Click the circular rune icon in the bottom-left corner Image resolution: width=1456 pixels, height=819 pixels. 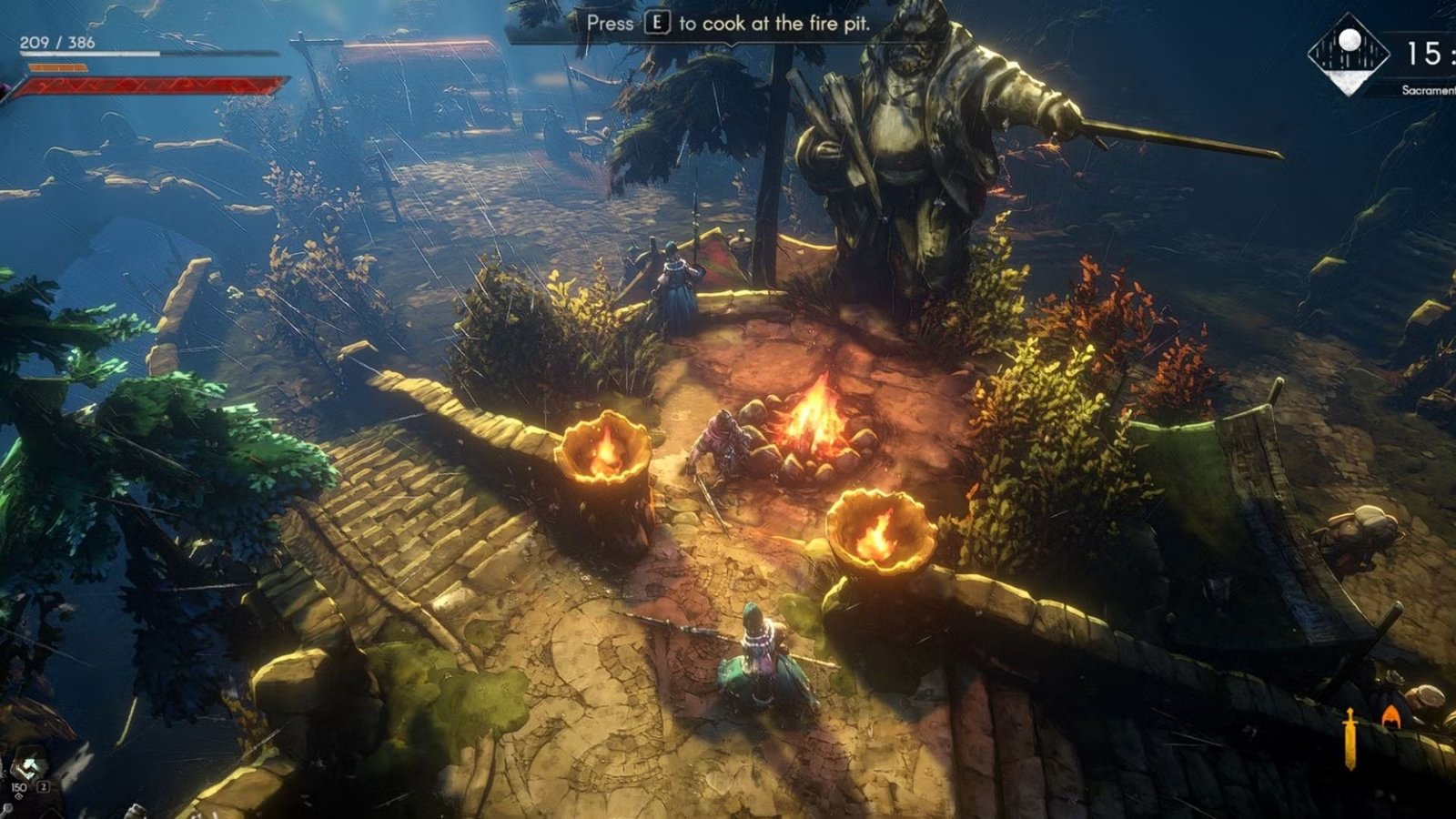tap(7, 807)
